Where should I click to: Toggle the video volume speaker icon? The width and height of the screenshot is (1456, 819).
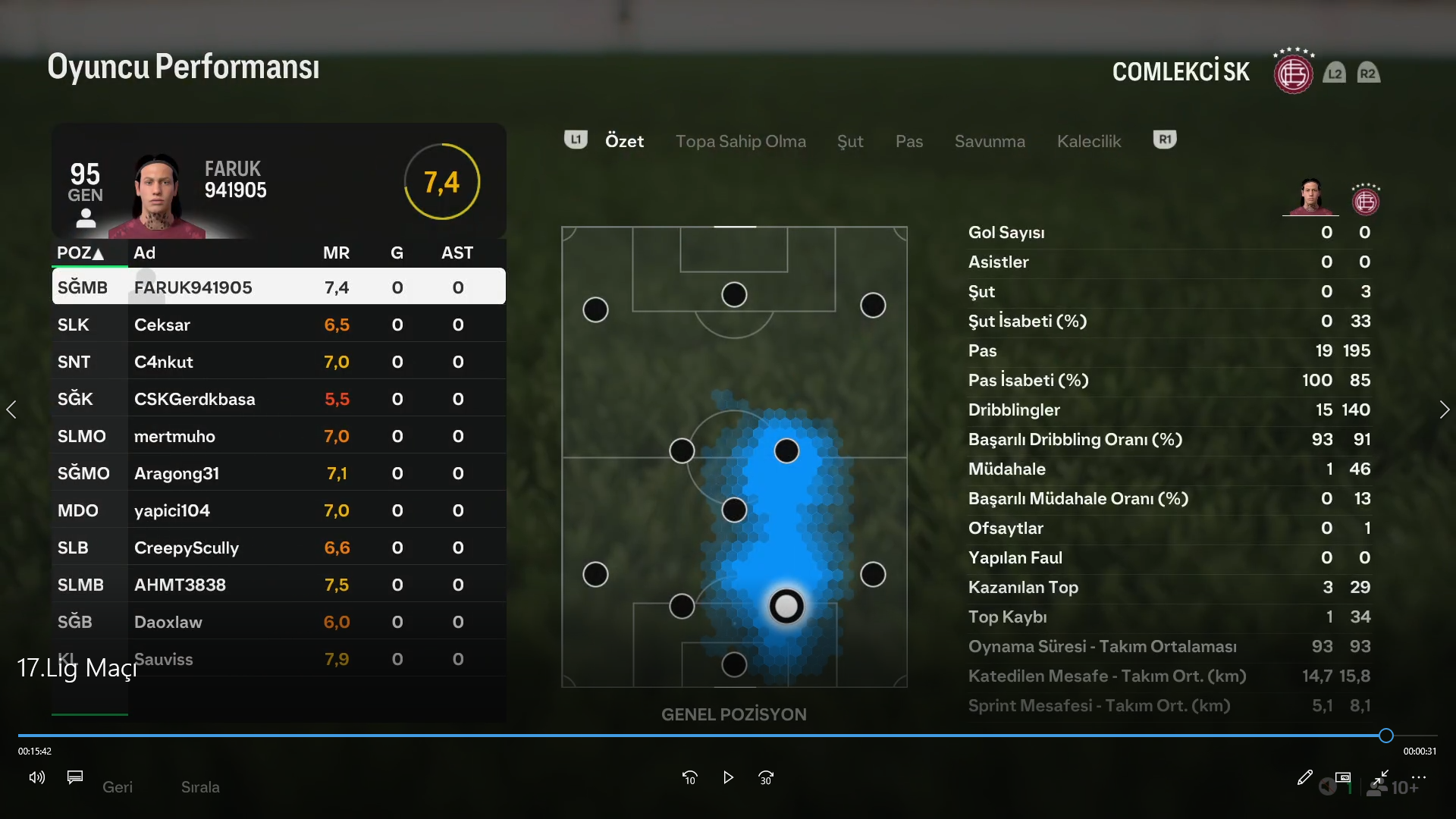click(x=36, y=777)
